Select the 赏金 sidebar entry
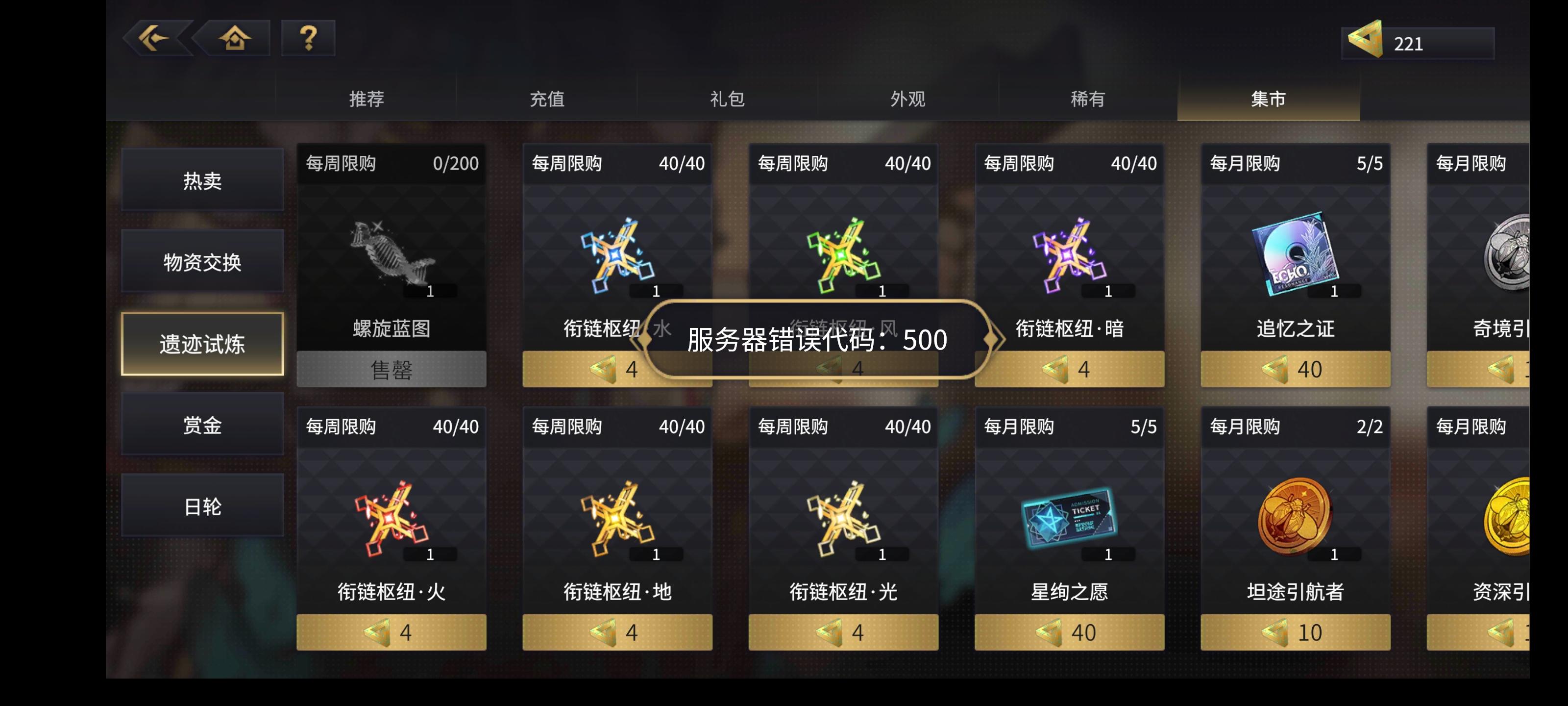 [202, 425]
